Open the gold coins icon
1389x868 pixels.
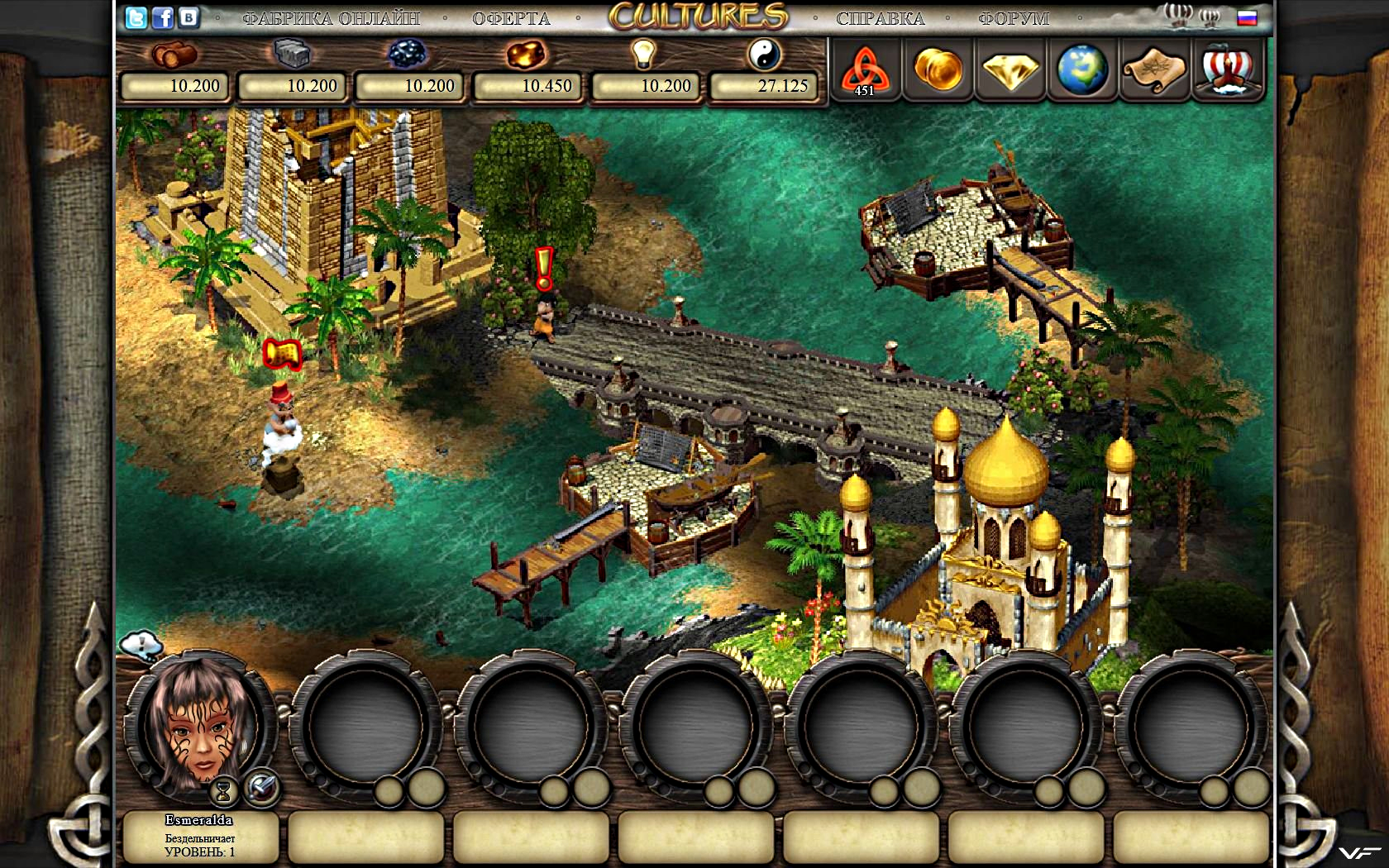point(938,69)
